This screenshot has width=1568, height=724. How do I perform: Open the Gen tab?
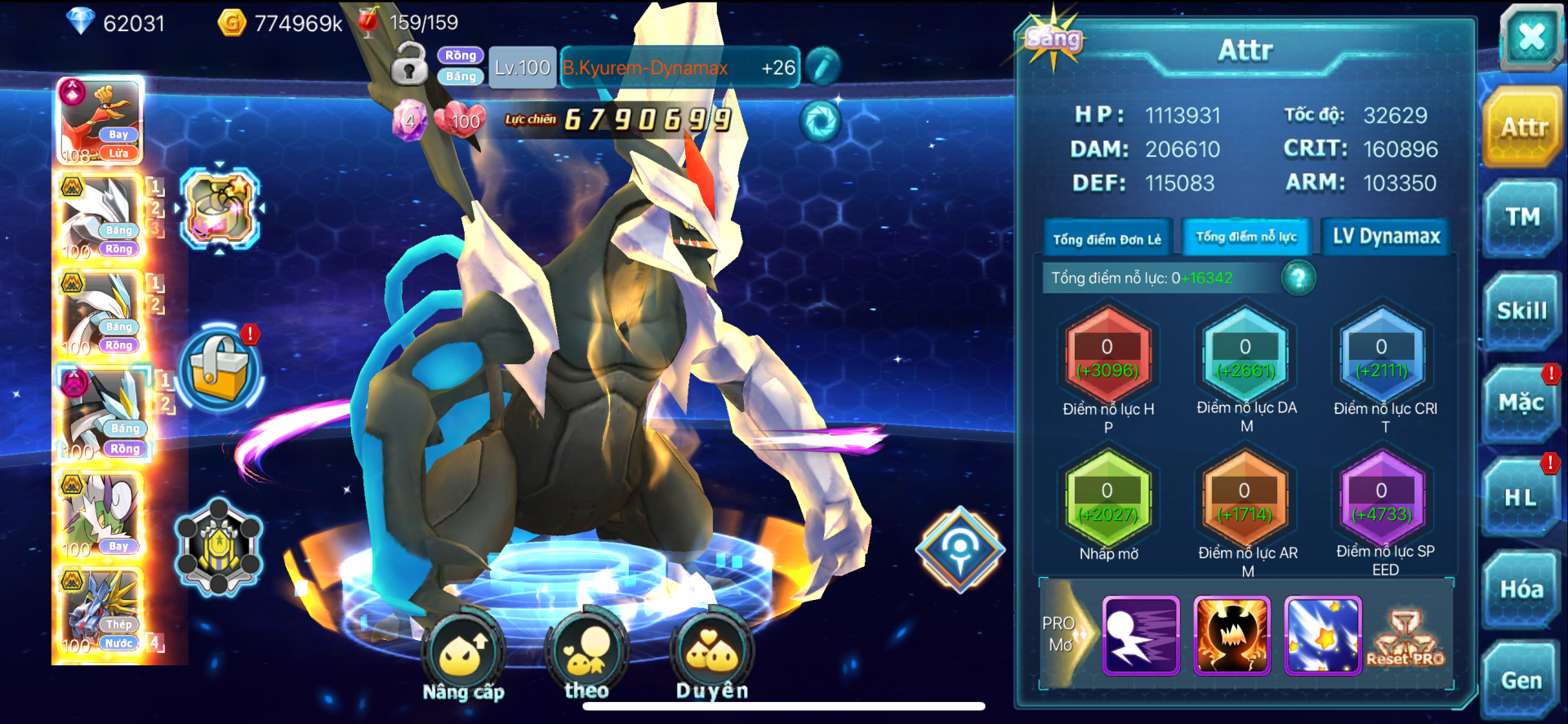point(1521,681)
